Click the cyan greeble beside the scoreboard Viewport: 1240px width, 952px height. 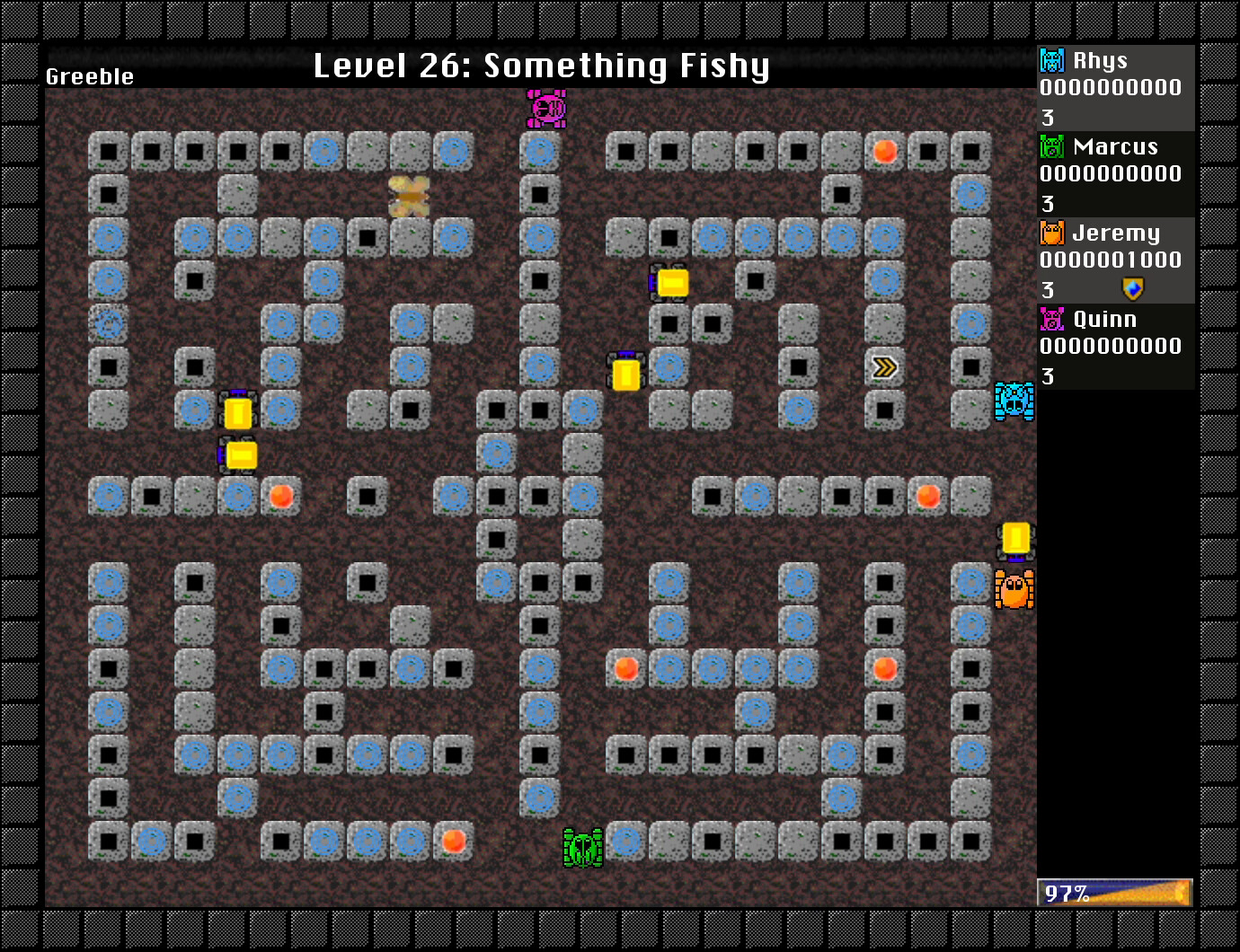1014,402
